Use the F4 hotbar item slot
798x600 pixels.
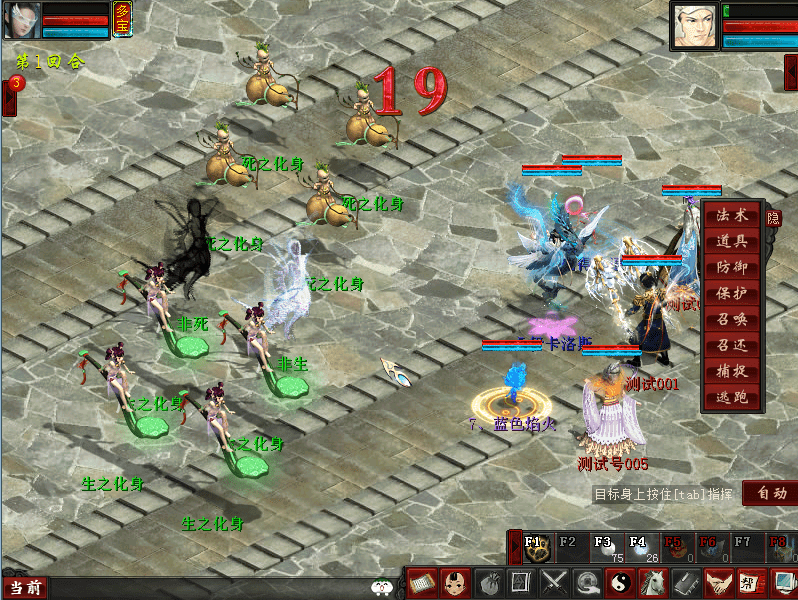[x=638, y=547]
